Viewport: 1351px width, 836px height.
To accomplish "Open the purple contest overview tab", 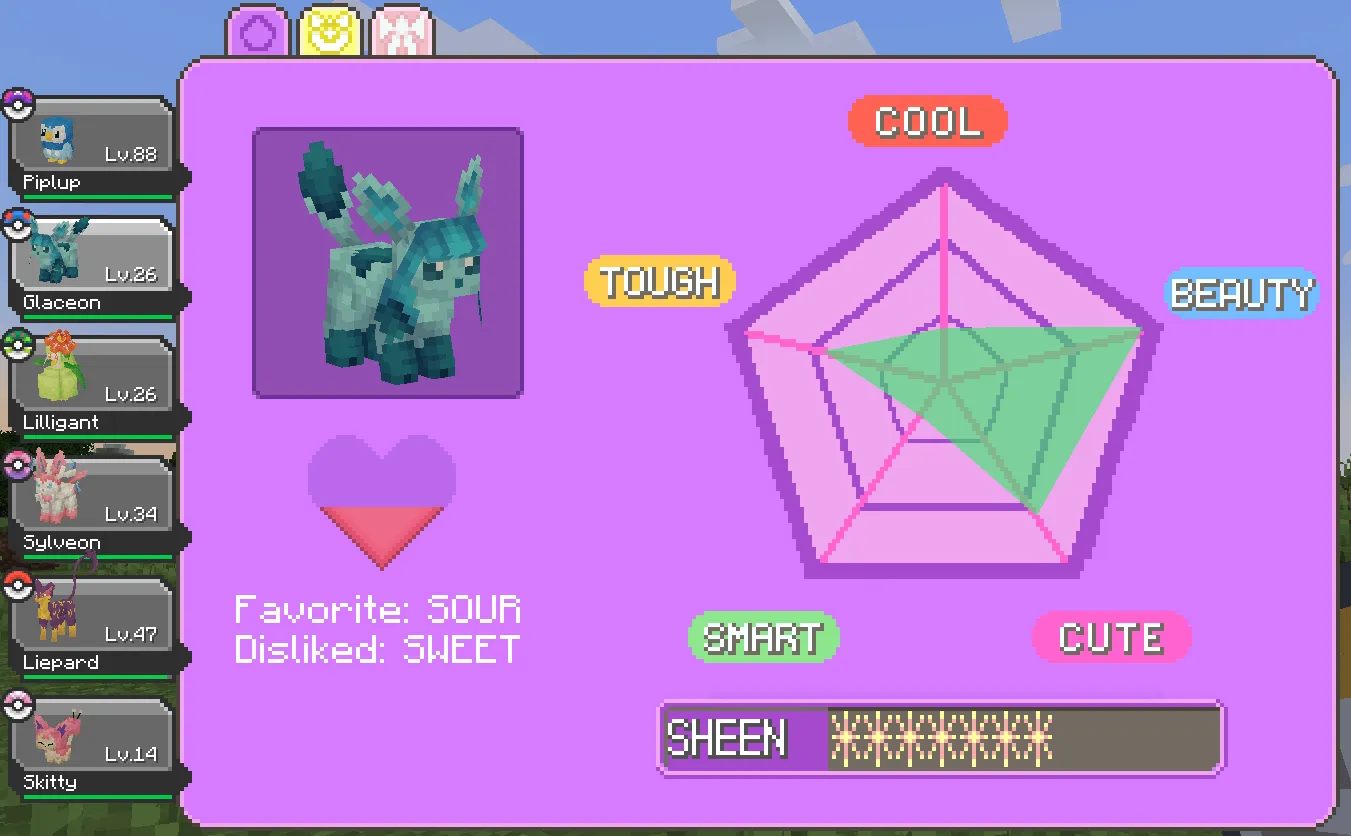I will [257, 30].
